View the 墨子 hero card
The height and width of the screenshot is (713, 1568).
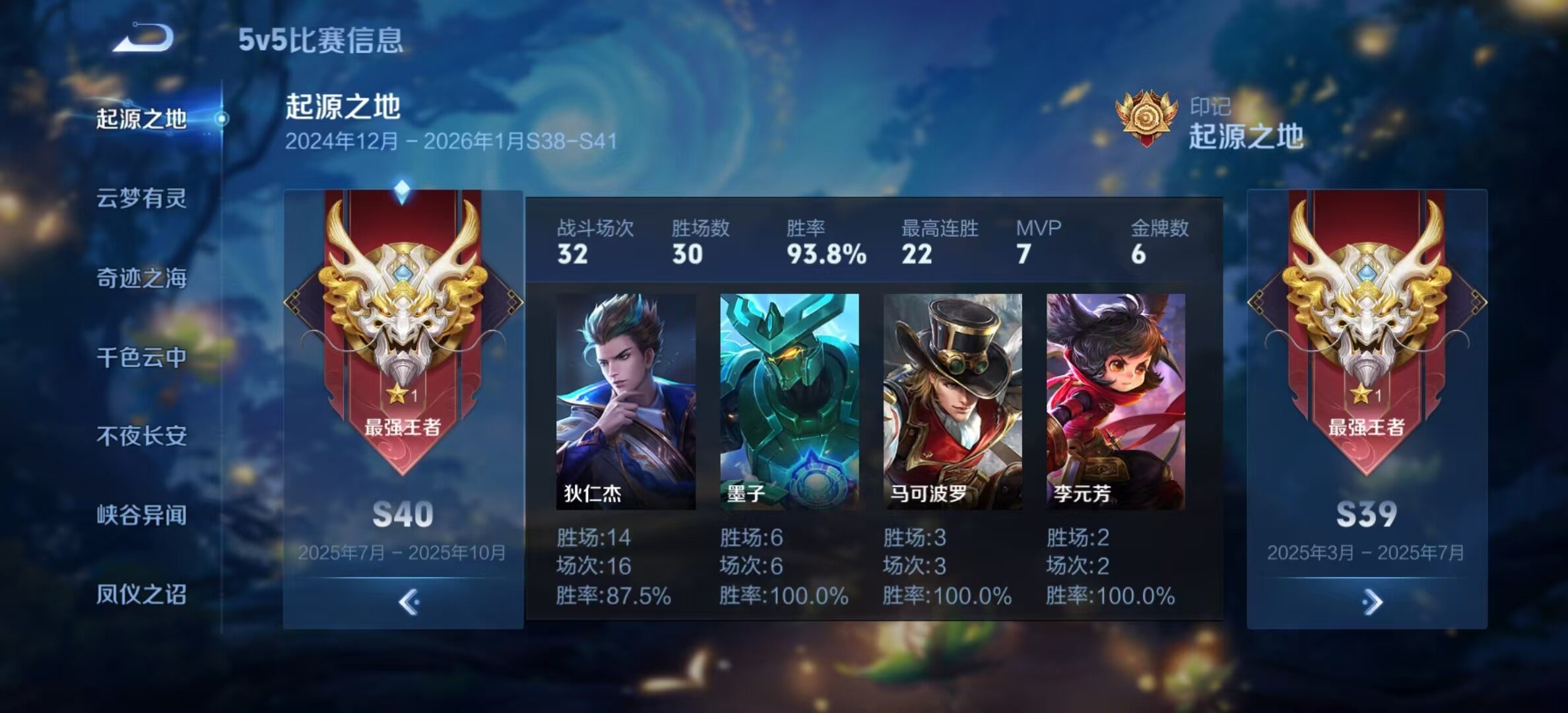pyautogui.click(x=789, y=401)
